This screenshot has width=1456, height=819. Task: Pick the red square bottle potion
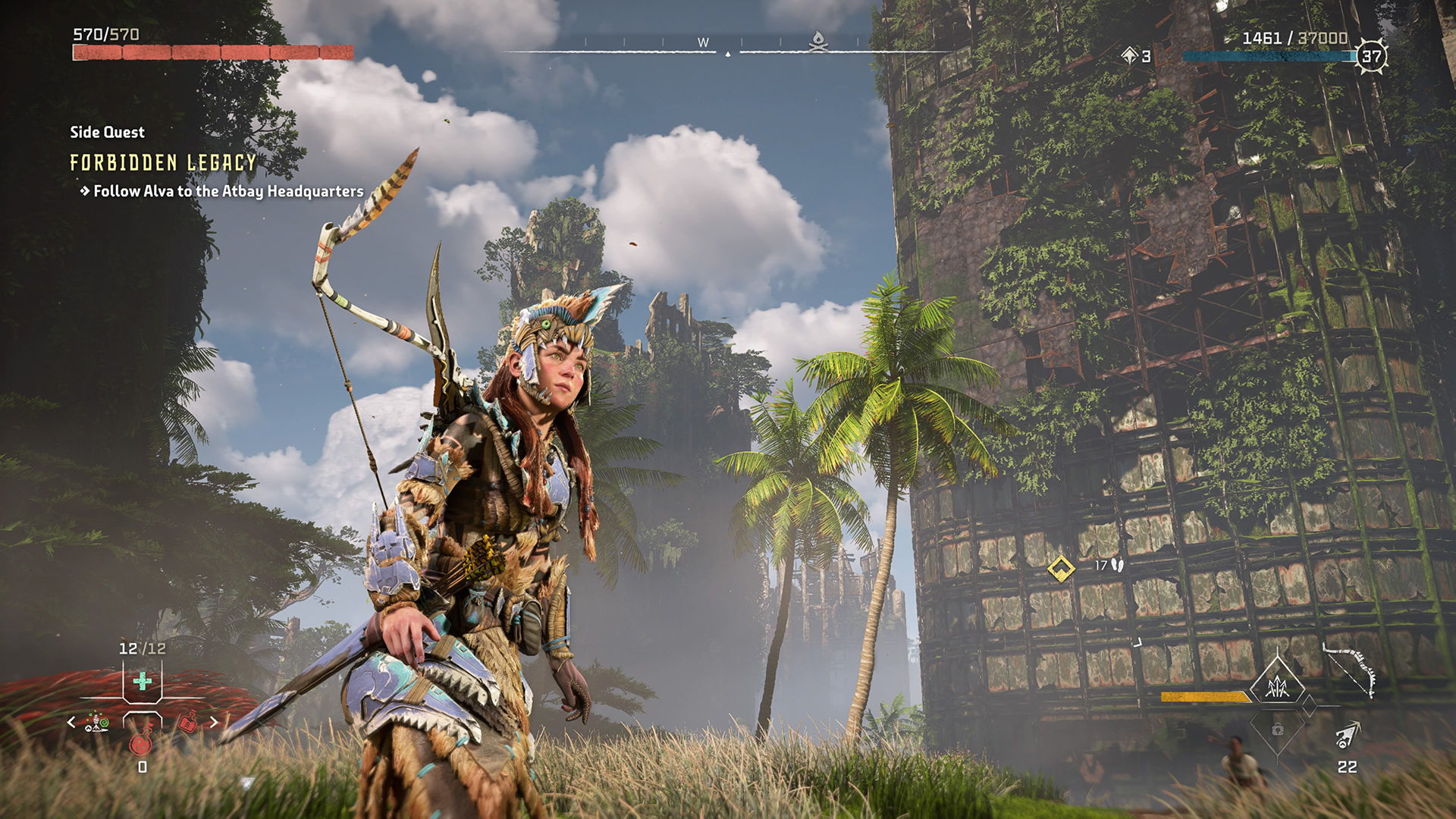[187, 723]
